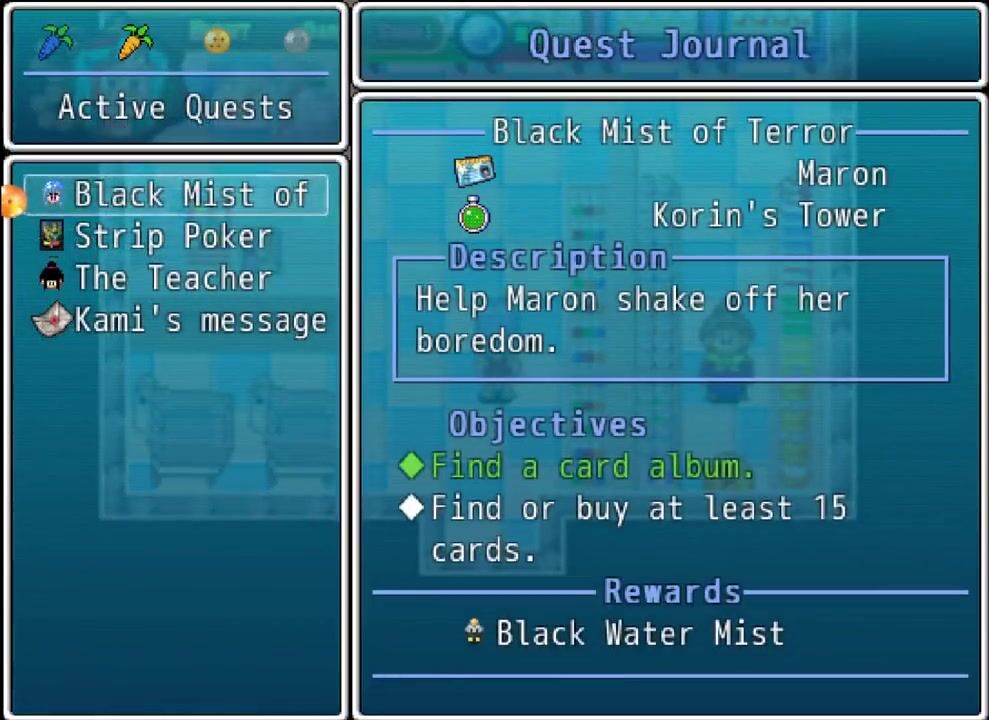This screenshot has height=720, width=989.
Task: Select the Black Mist of Terror quest
Action: click(180, 195)
